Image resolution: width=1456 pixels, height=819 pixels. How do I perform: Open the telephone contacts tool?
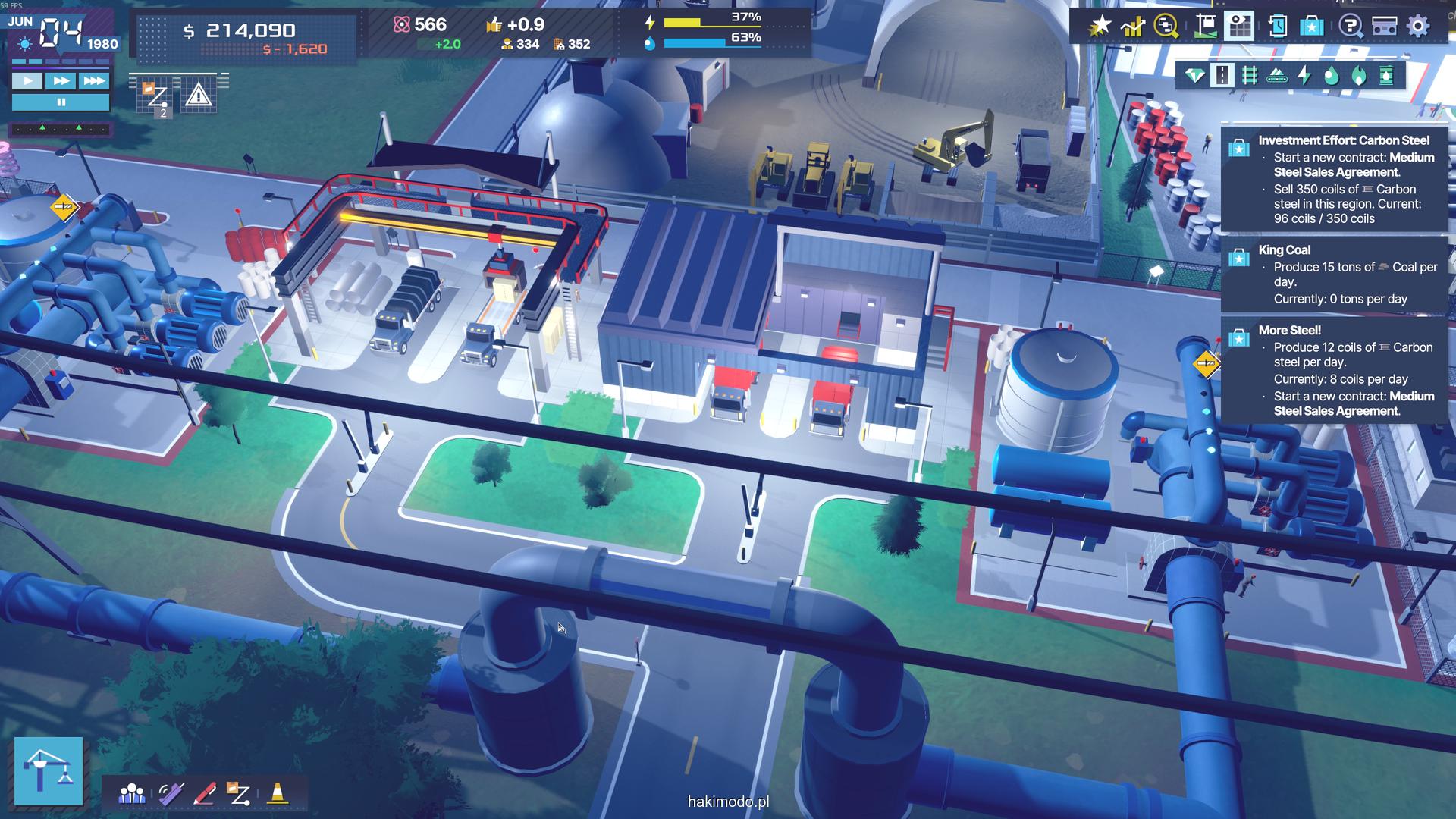tap(170, 793)
